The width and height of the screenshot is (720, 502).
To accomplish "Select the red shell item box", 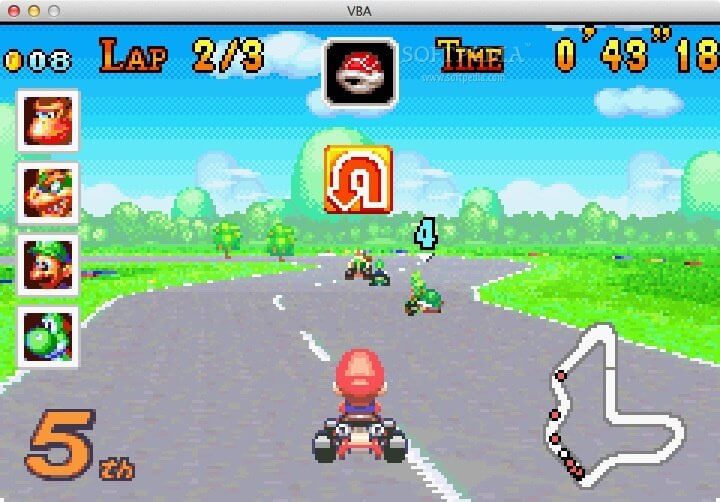I will [360, 72].
